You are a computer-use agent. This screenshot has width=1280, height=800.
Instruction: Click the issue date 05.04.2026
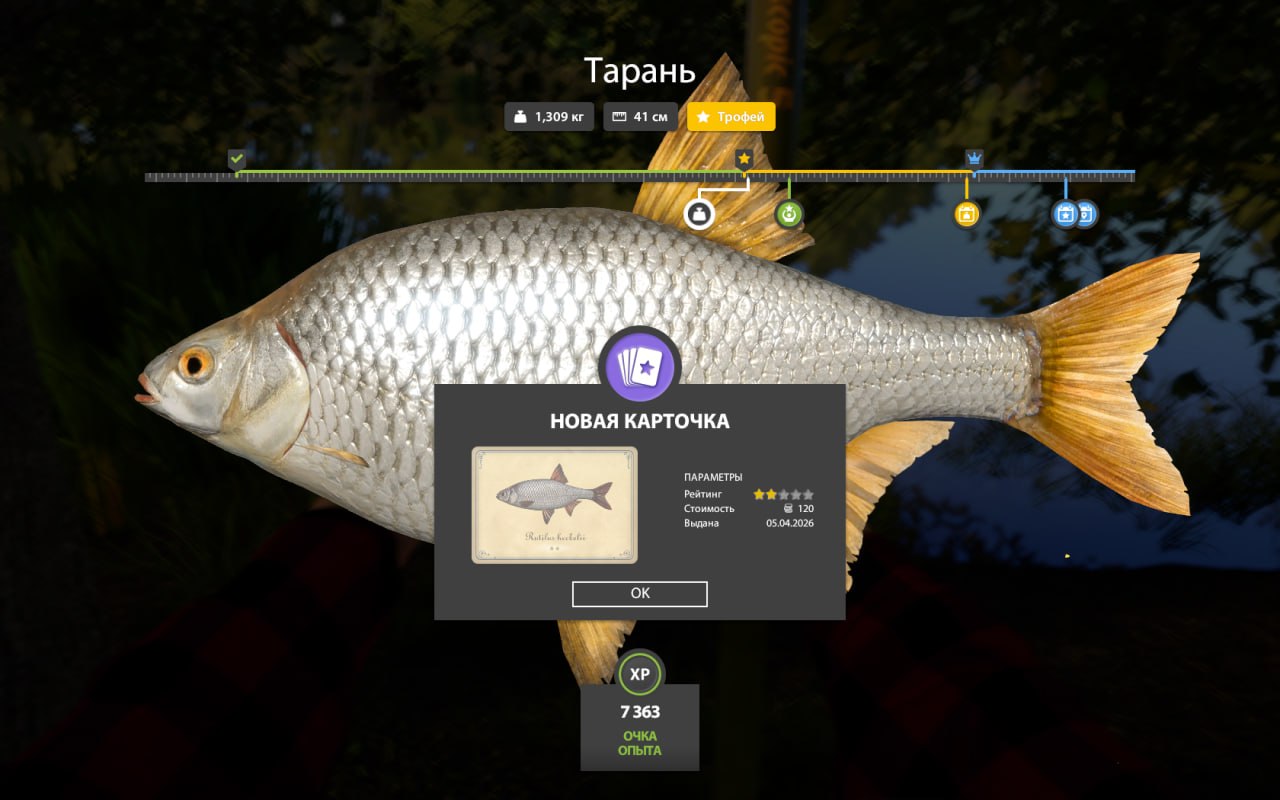click(x=789, y=524)
